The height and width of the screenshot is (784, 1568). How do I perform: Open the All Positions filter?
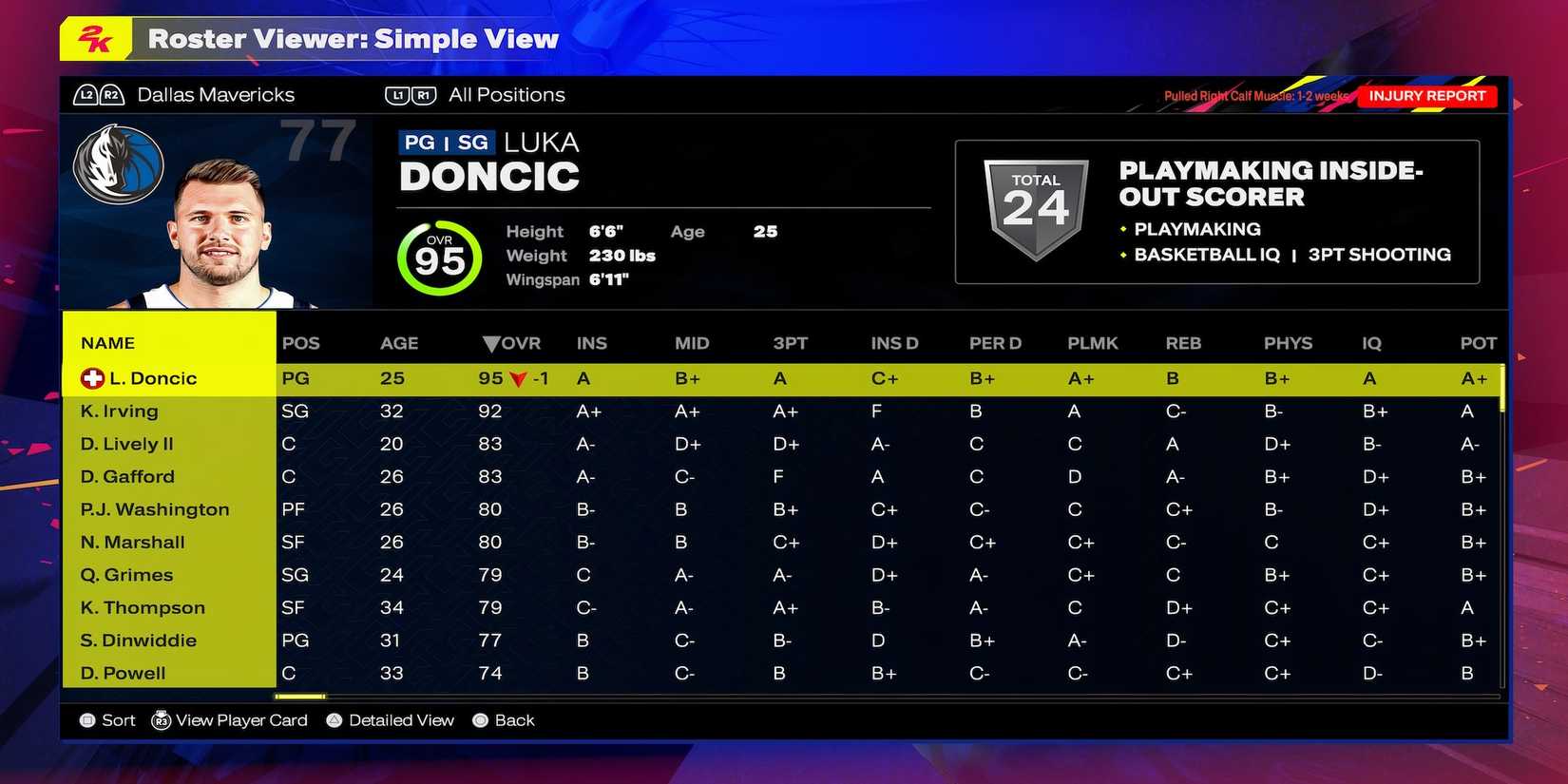pyautogui.click(x=507, y=94)
